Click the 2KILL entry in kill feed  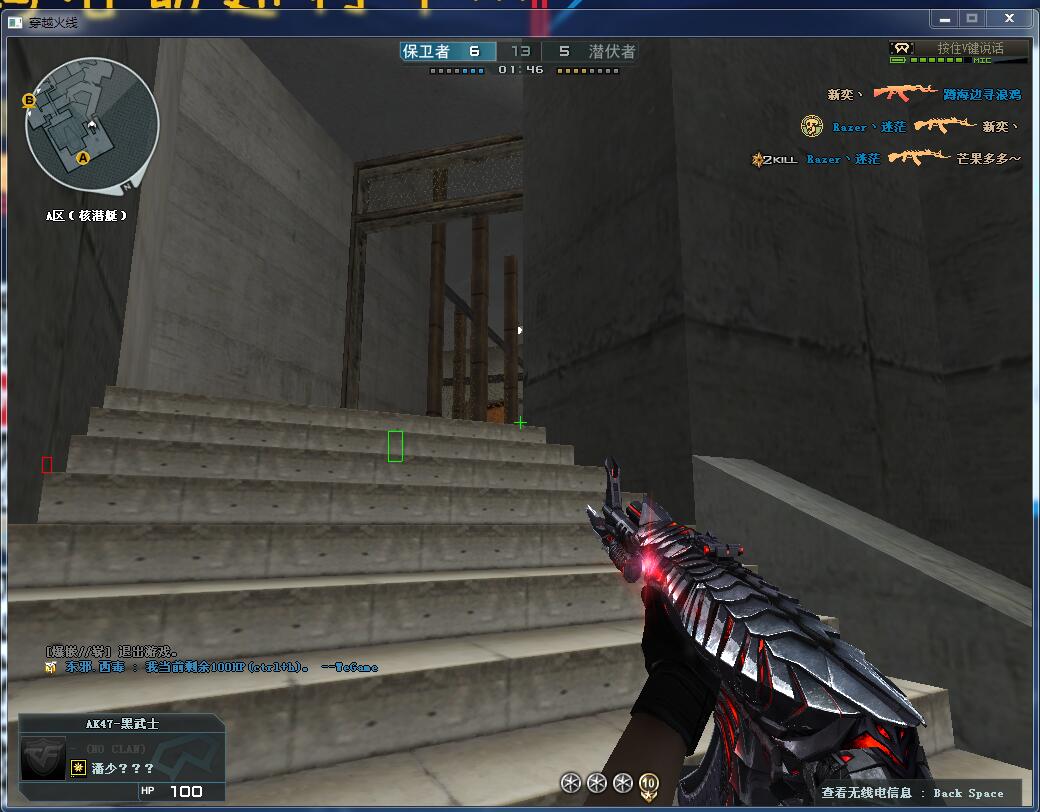coord(775,159)
